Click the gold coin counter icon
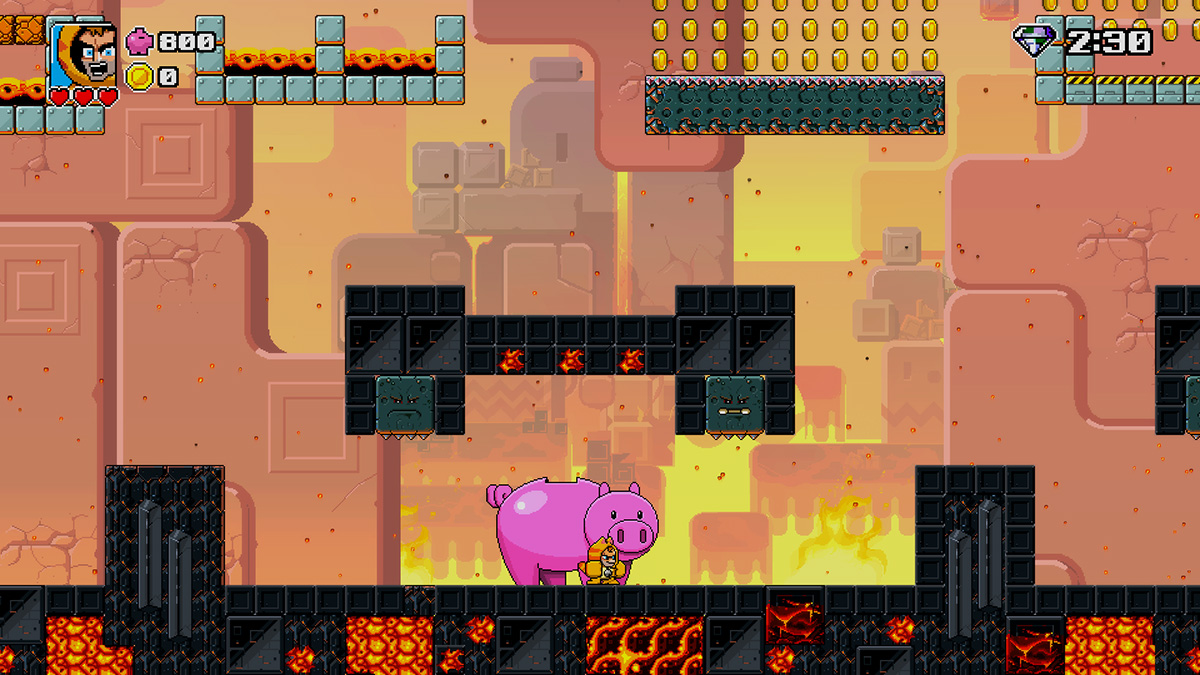The width and height of the screenshot is (1200, 675). point(139,75)
